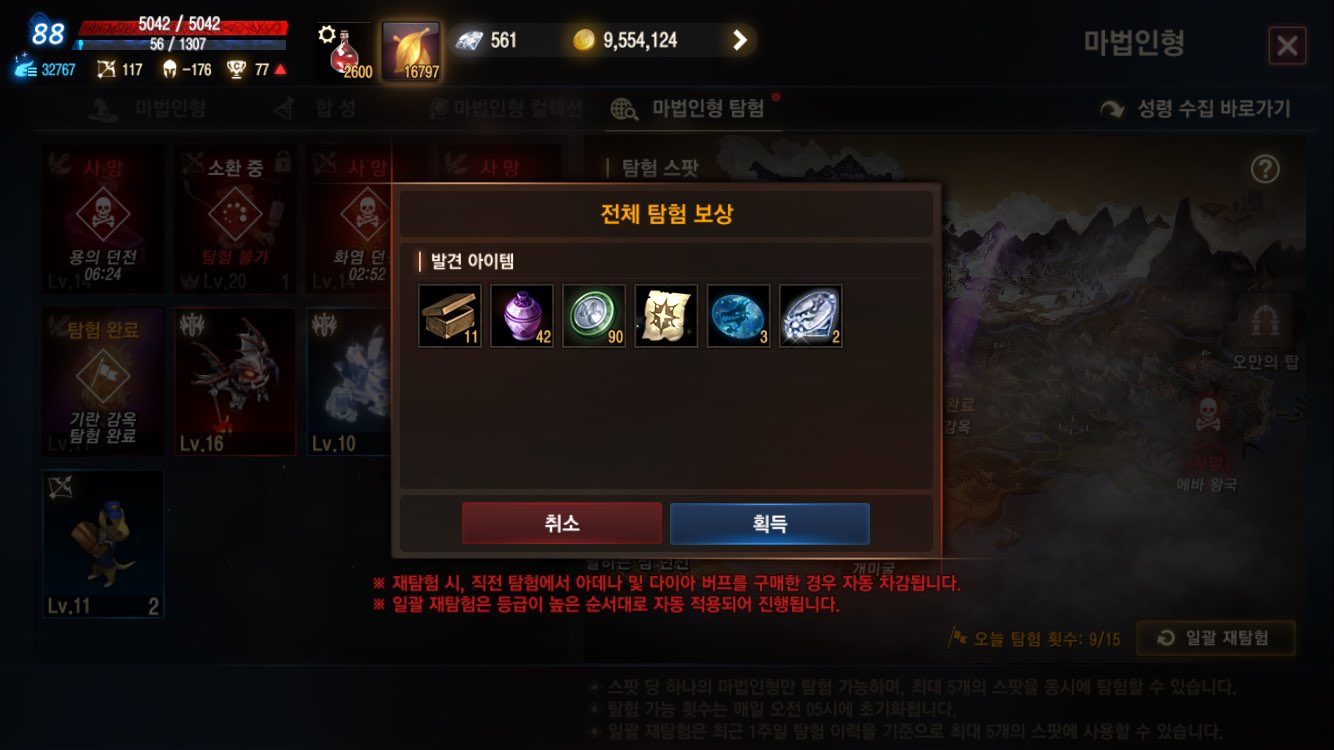Open the settings gear icon
The width and height of the screenshot is (1334, 750).
click(326, 31)
